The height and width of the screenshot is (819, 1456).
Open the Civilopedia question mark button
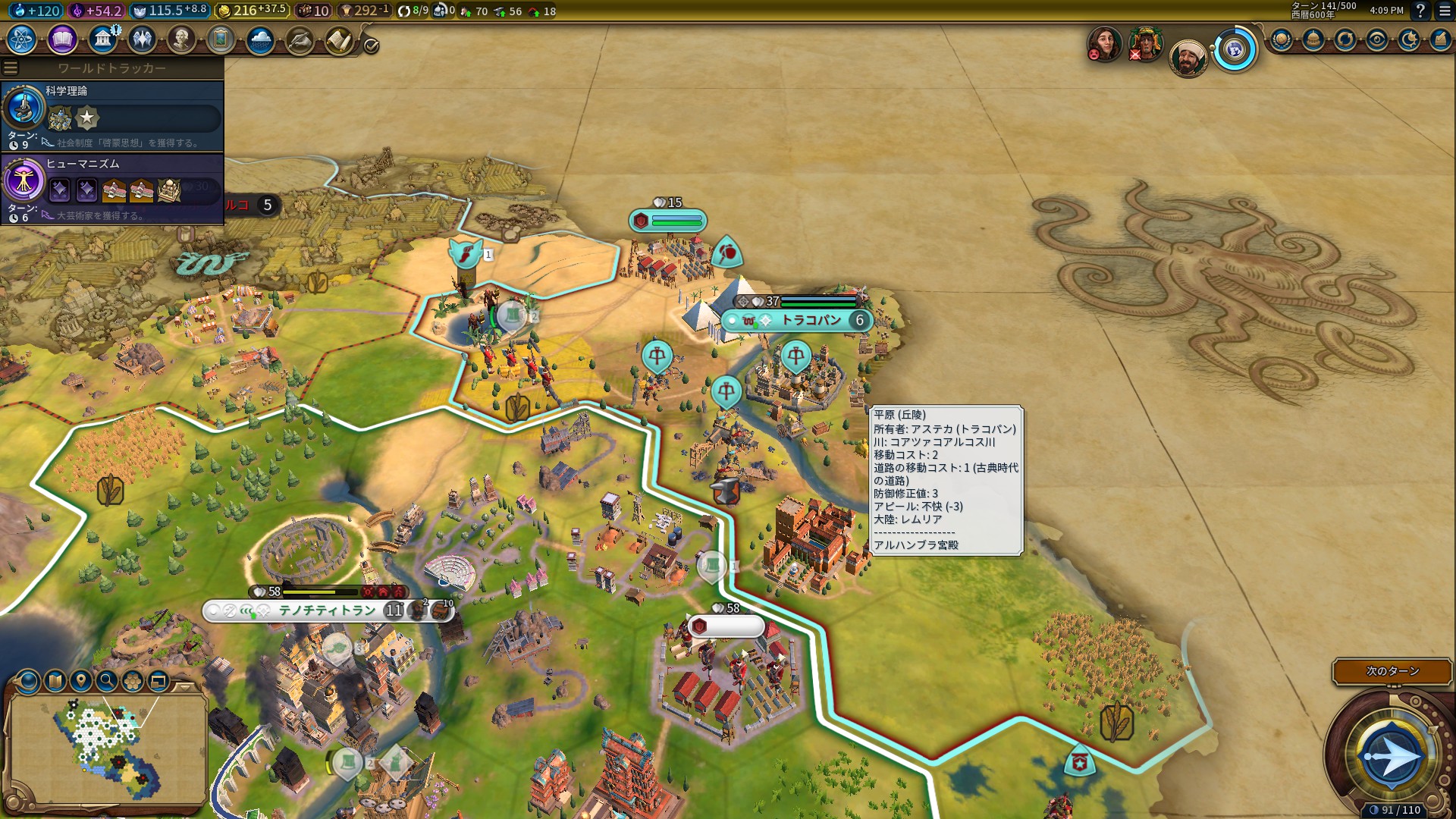[1420, 11]
